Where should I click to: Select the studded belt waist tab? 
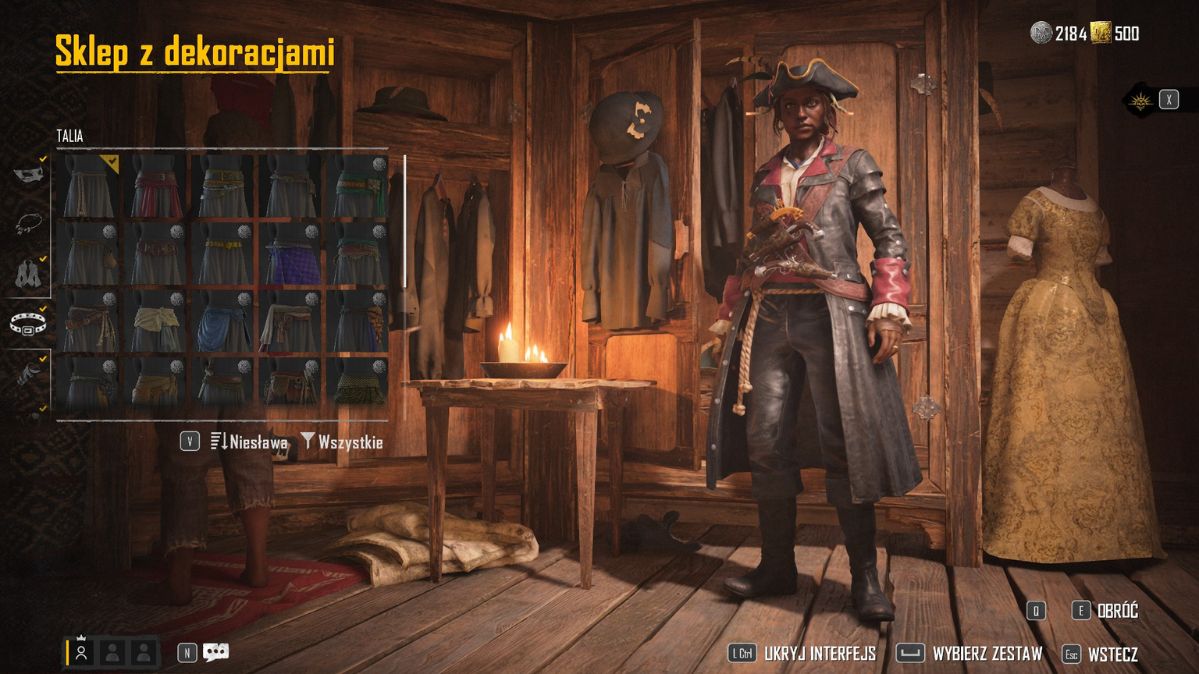26,322
